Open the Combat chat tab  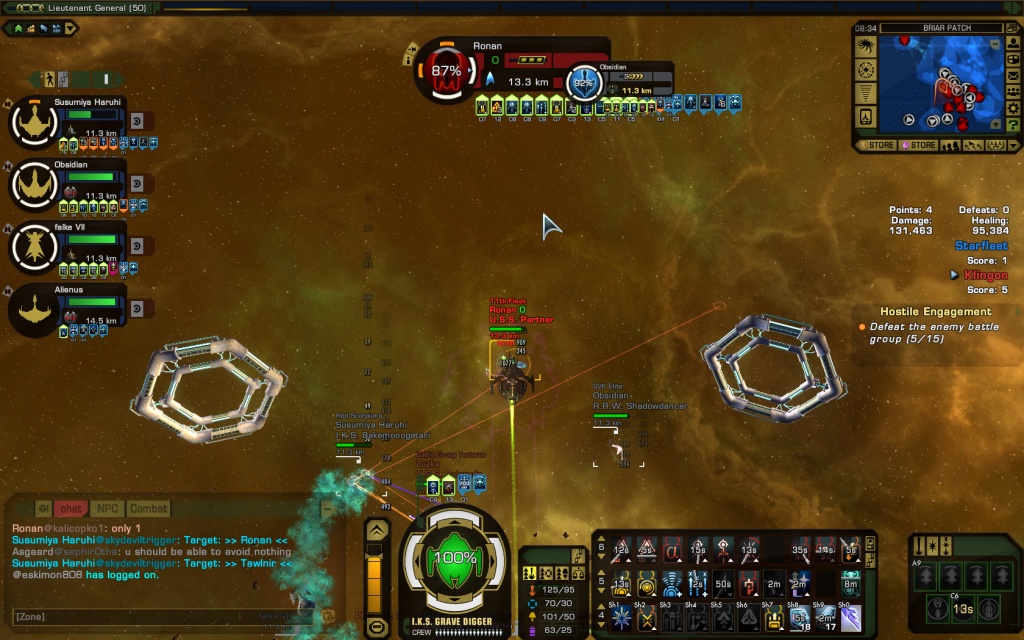[148, 509]
